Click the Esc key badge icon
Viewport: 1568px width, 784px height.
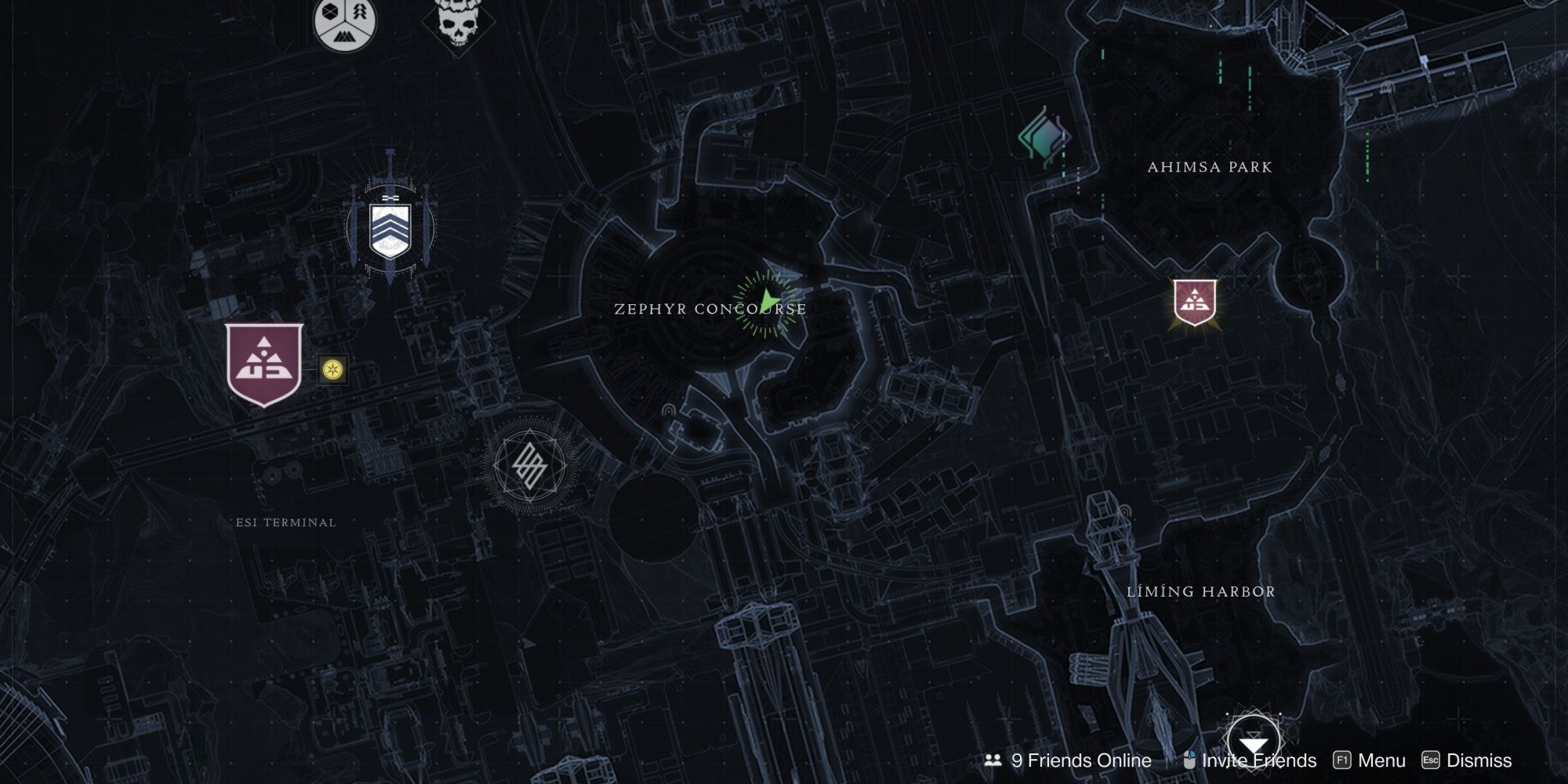1432,760
